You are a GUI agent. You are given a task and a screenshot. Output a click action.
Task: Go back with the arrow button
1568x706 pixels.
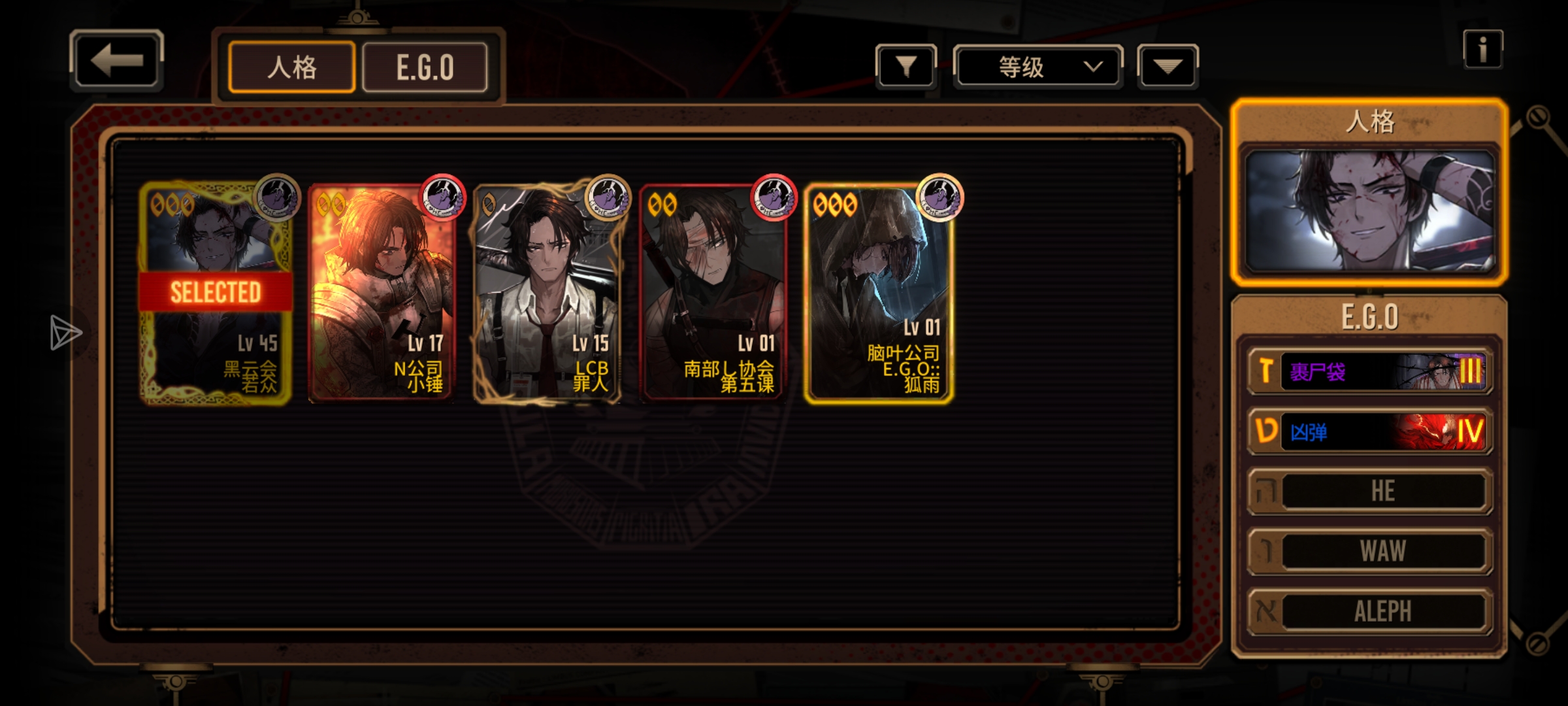(x=116, y=60)
